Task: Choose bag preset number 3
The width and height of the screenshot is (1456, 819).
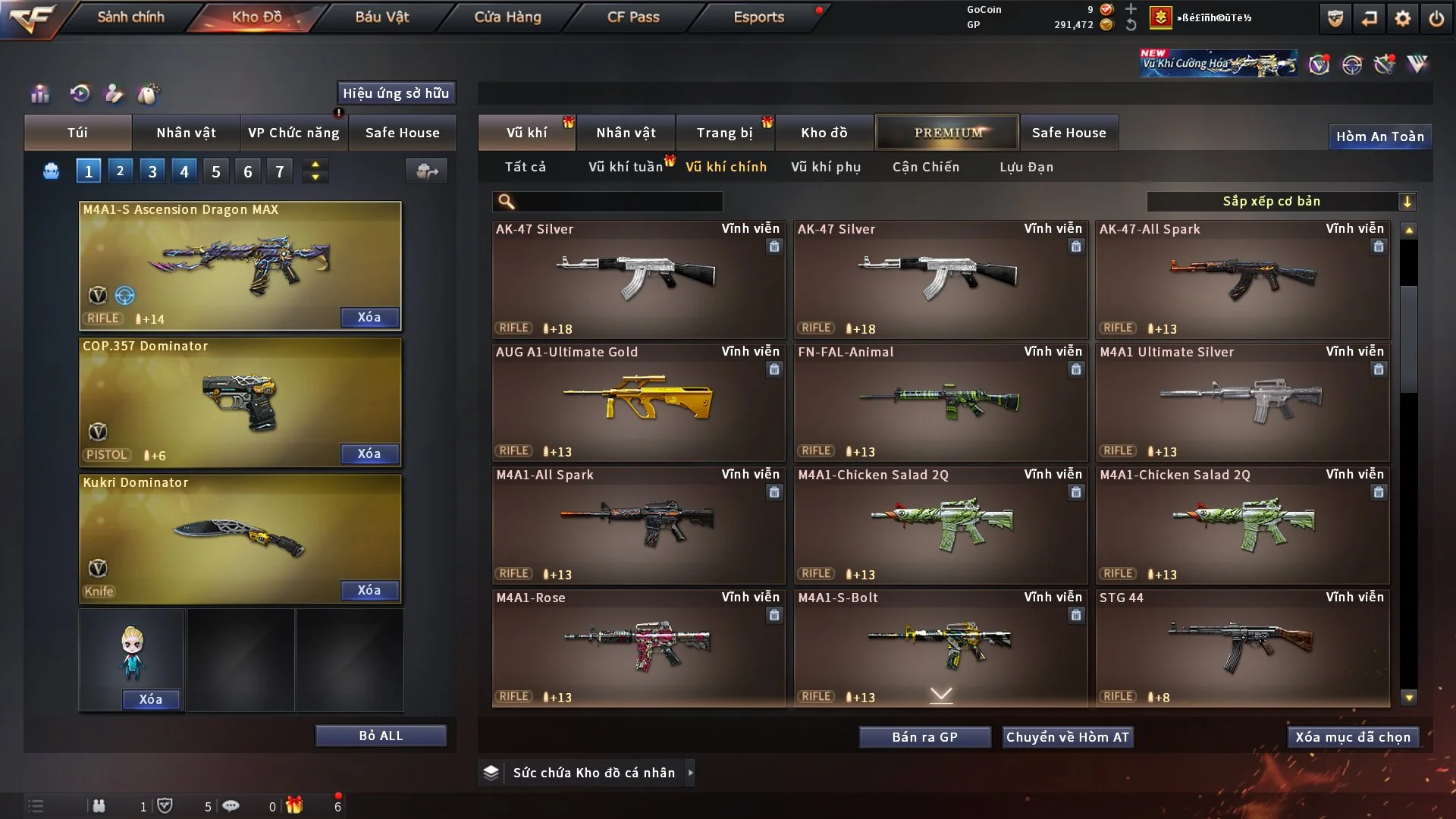Action: click(152, 171)
